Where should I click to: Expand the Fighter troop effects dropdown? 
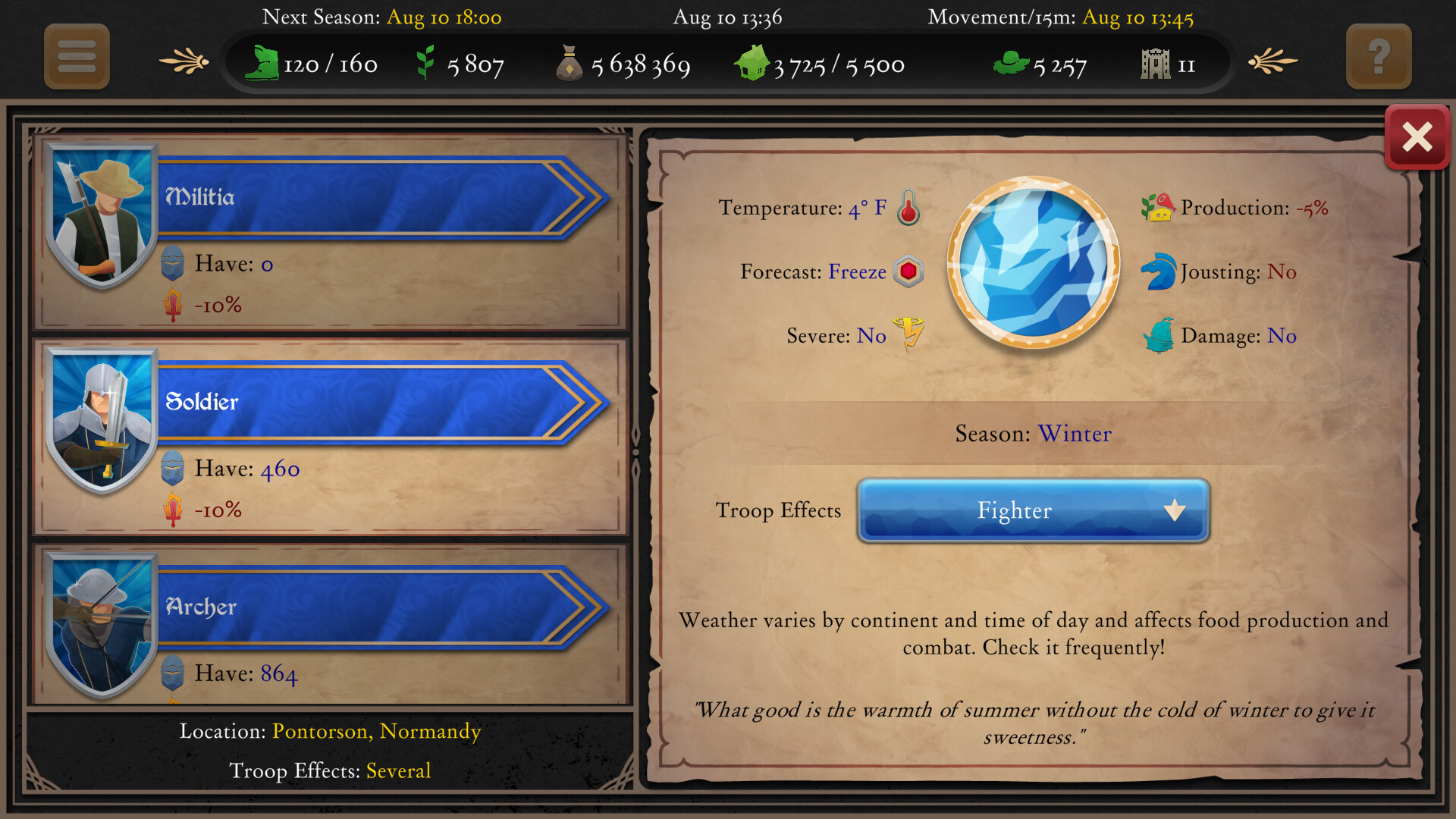click(x=1033, y=510)
